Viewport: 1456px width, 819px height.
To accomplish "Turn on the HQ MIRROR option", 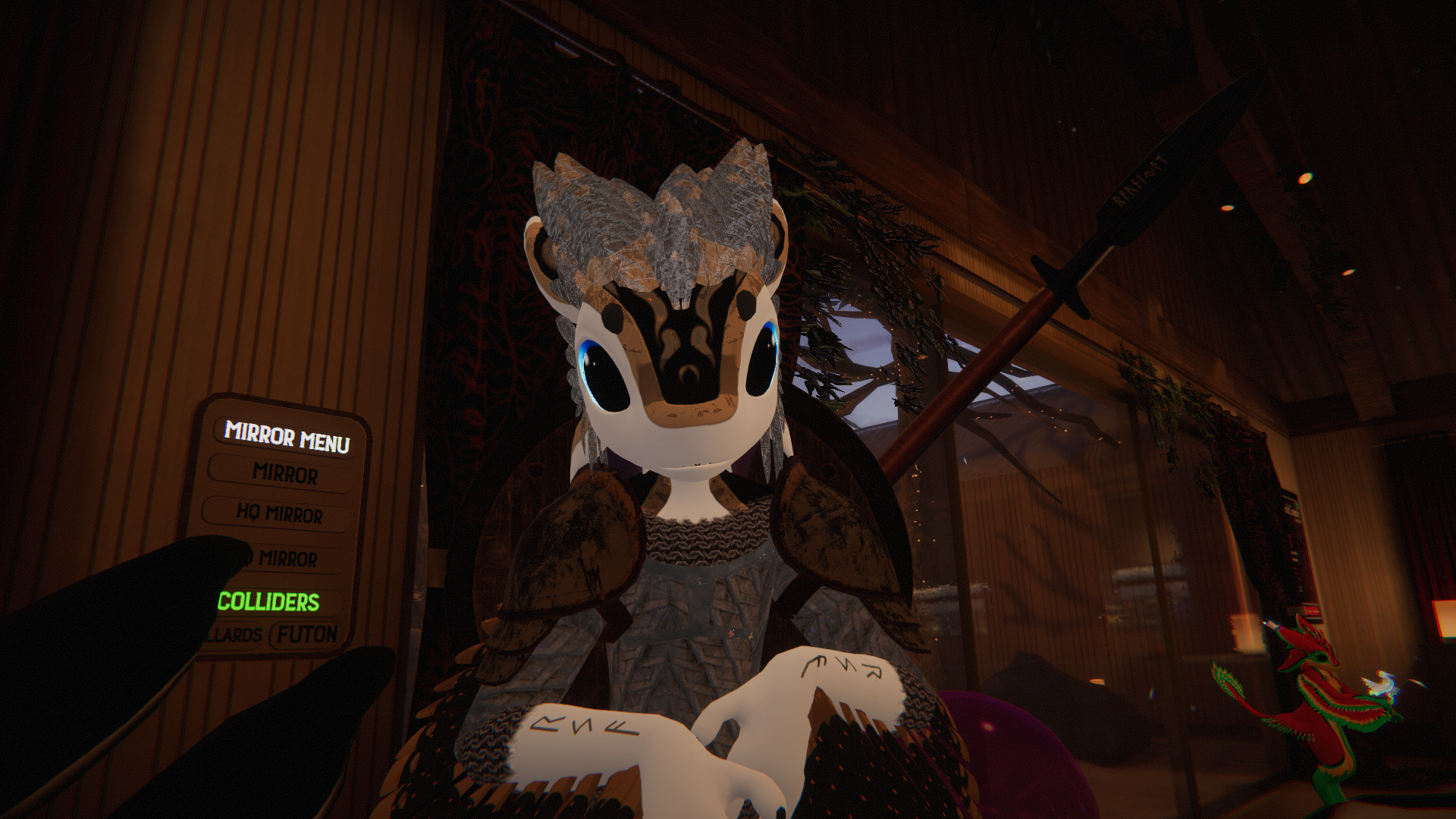I will tap(280, 514).
